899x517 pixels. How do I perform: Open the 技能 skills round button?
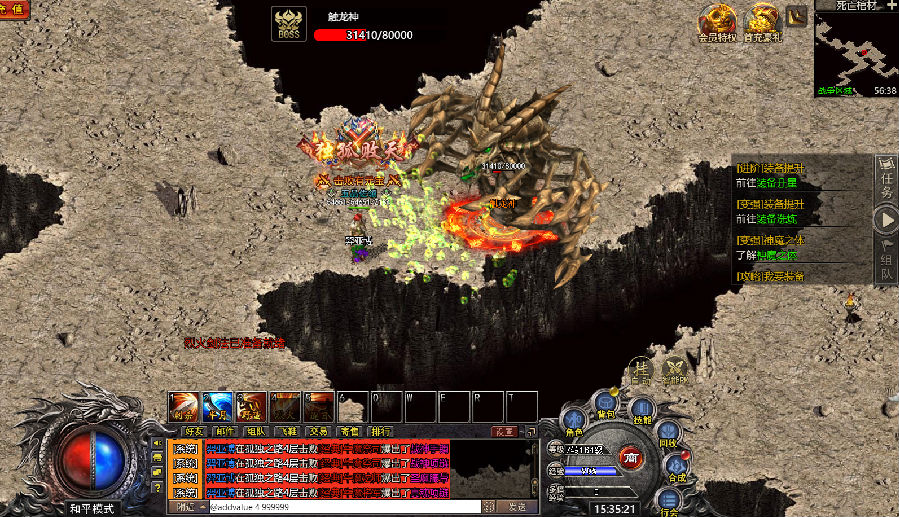[641, 410]
